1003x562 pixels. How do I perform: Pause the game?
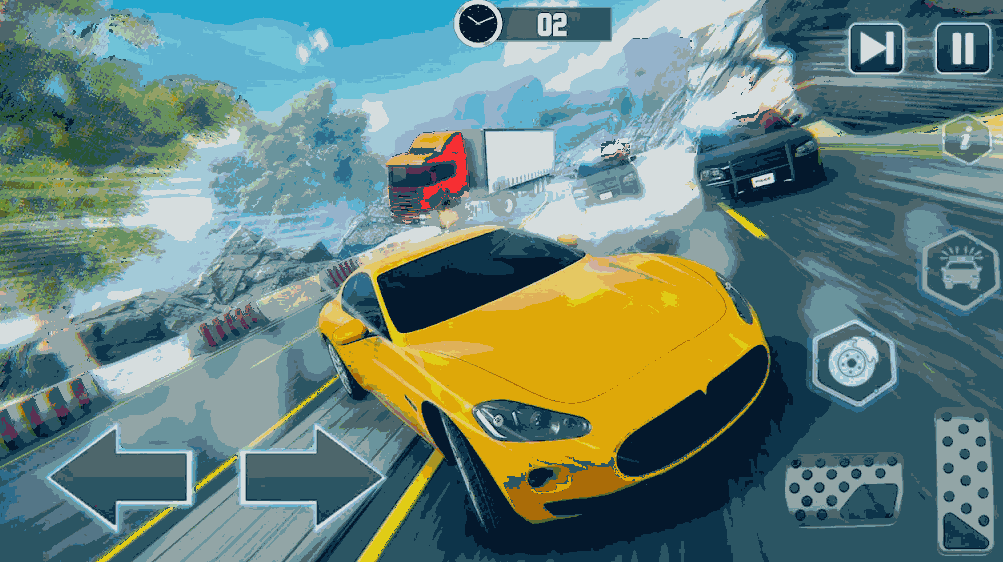click(962, 48)
